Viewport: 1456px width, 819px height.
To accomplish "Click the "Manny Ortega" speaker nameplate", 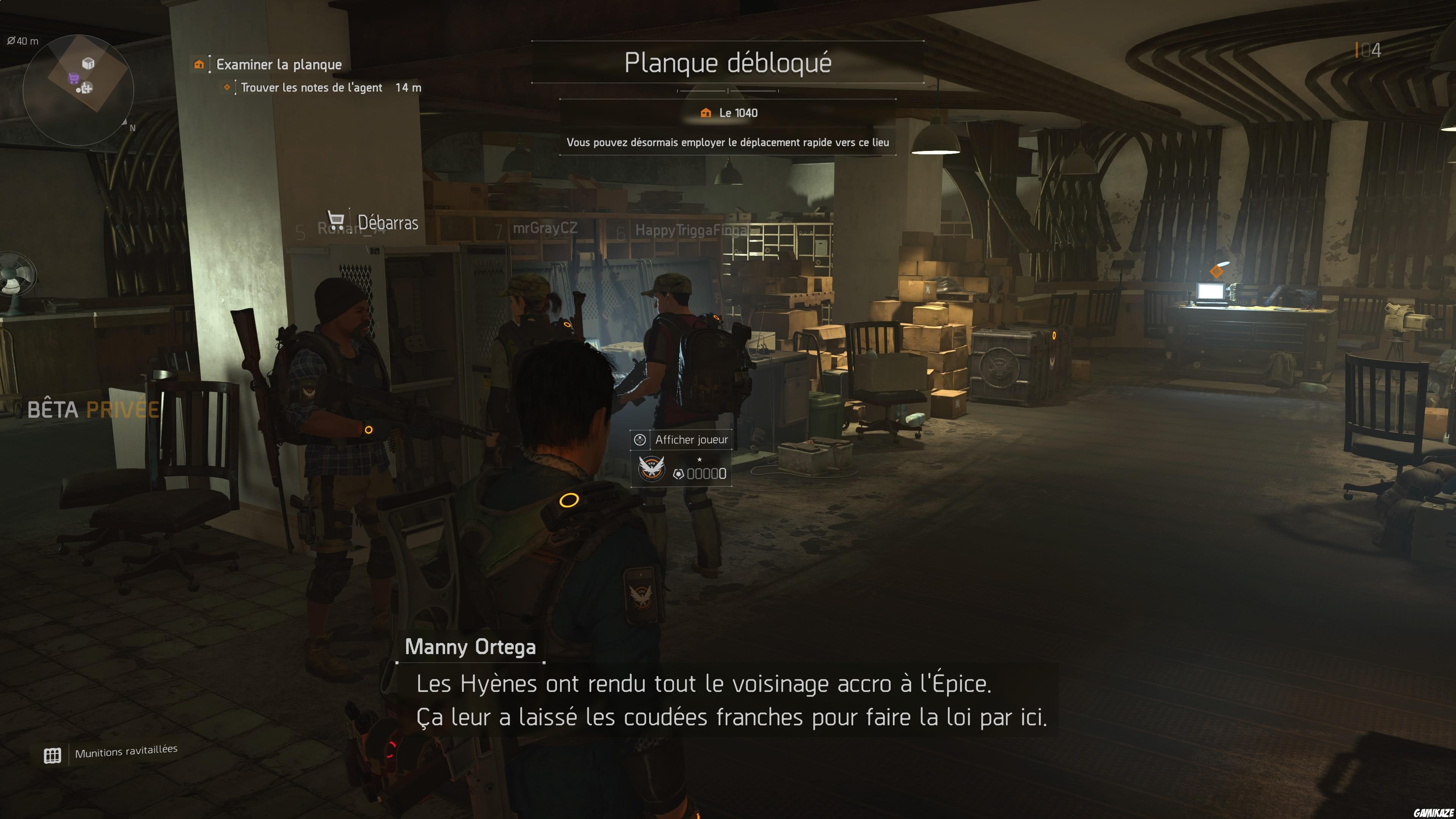I will point(470,648).
